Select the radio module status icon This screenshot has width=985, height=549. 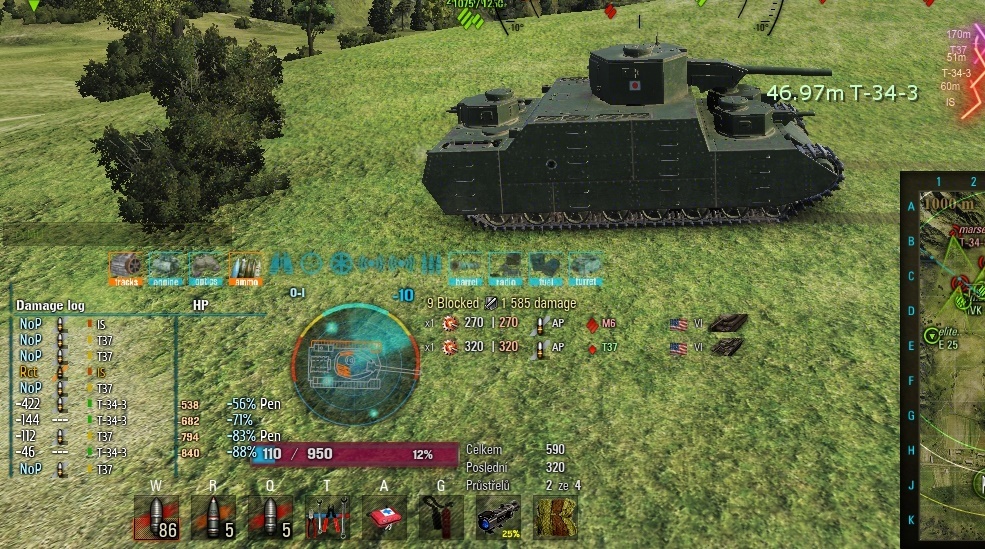505,267
